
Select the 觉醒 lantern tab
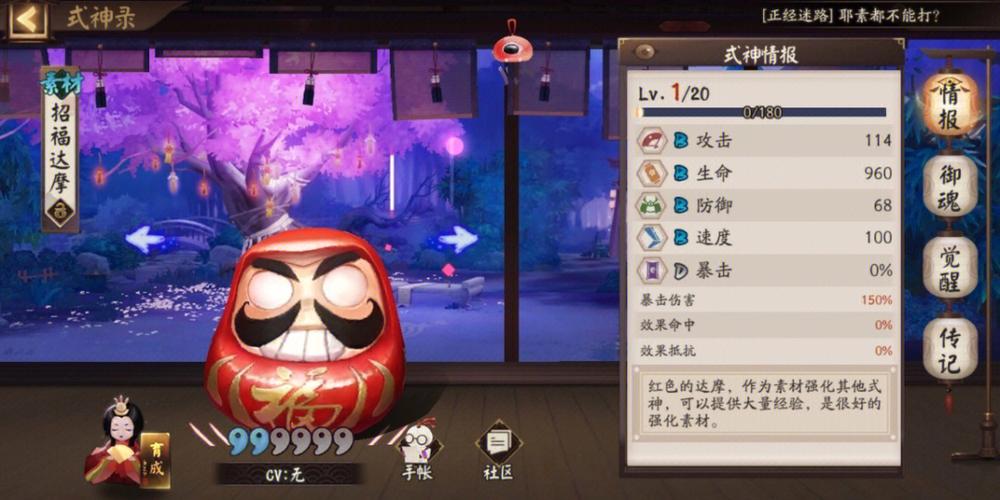[948, 267]
